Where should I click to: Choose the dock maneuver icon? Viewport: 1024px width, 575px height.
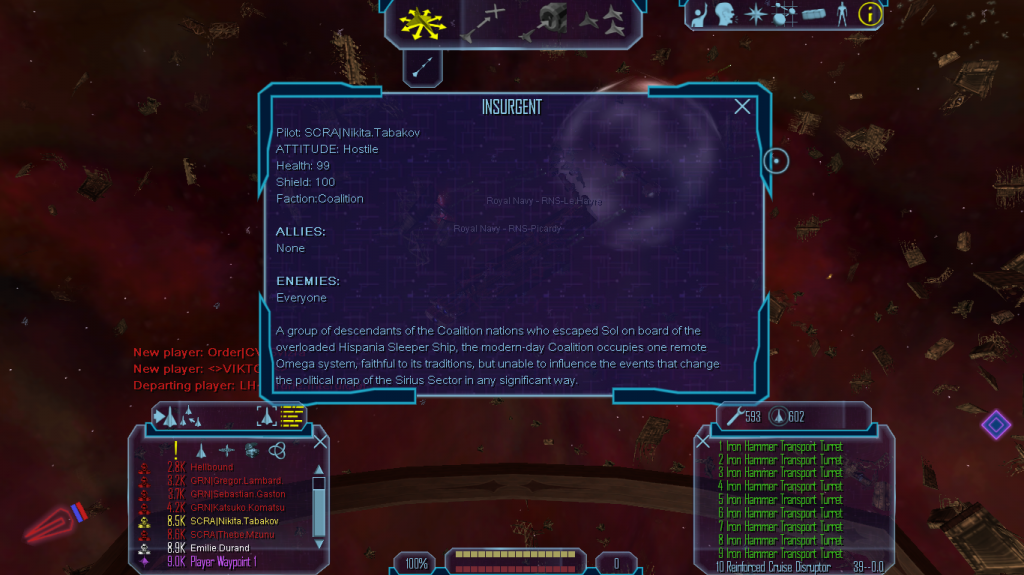[549, 19]
